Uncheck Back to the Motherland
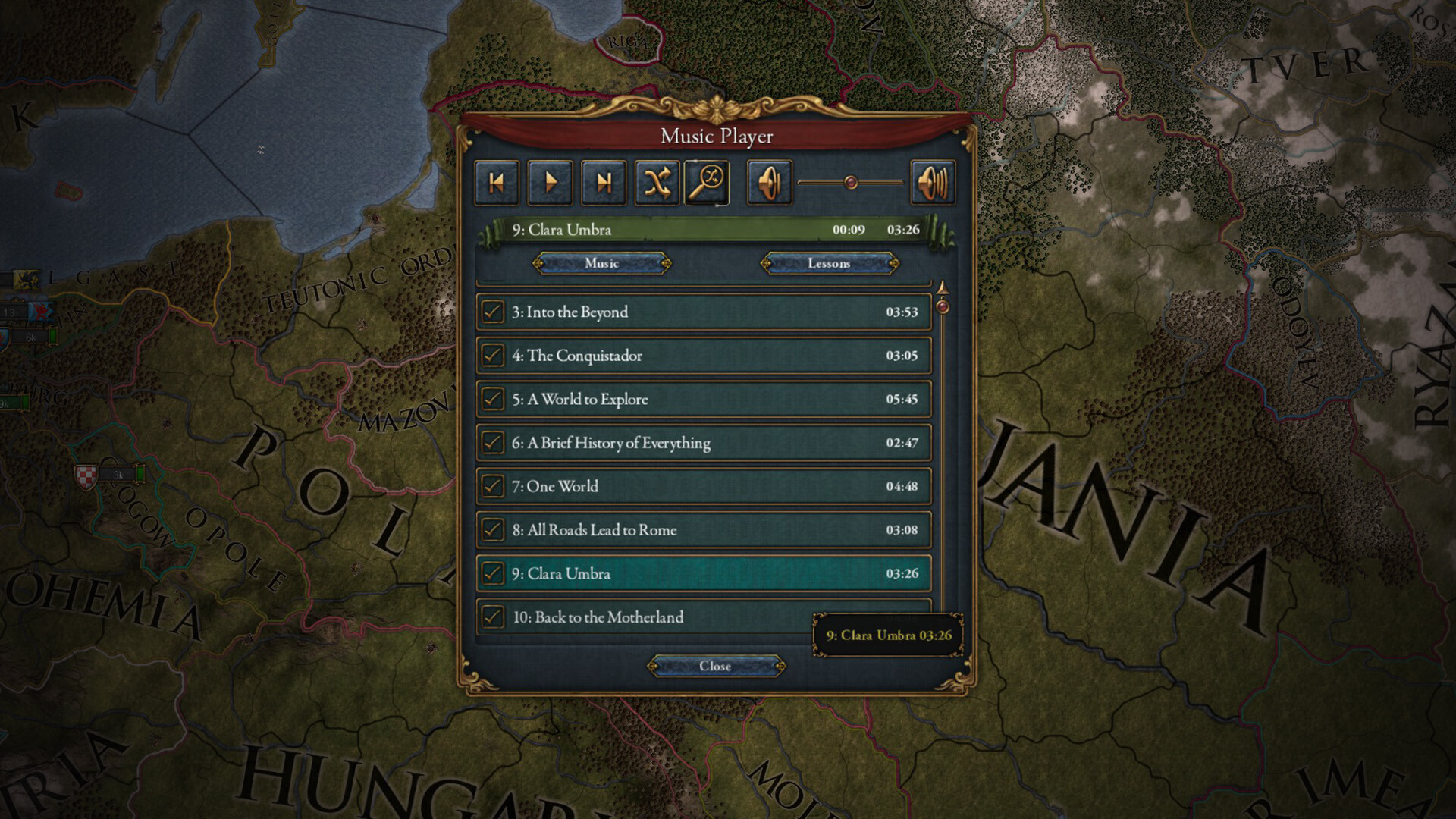 click(x=494, y=617)
